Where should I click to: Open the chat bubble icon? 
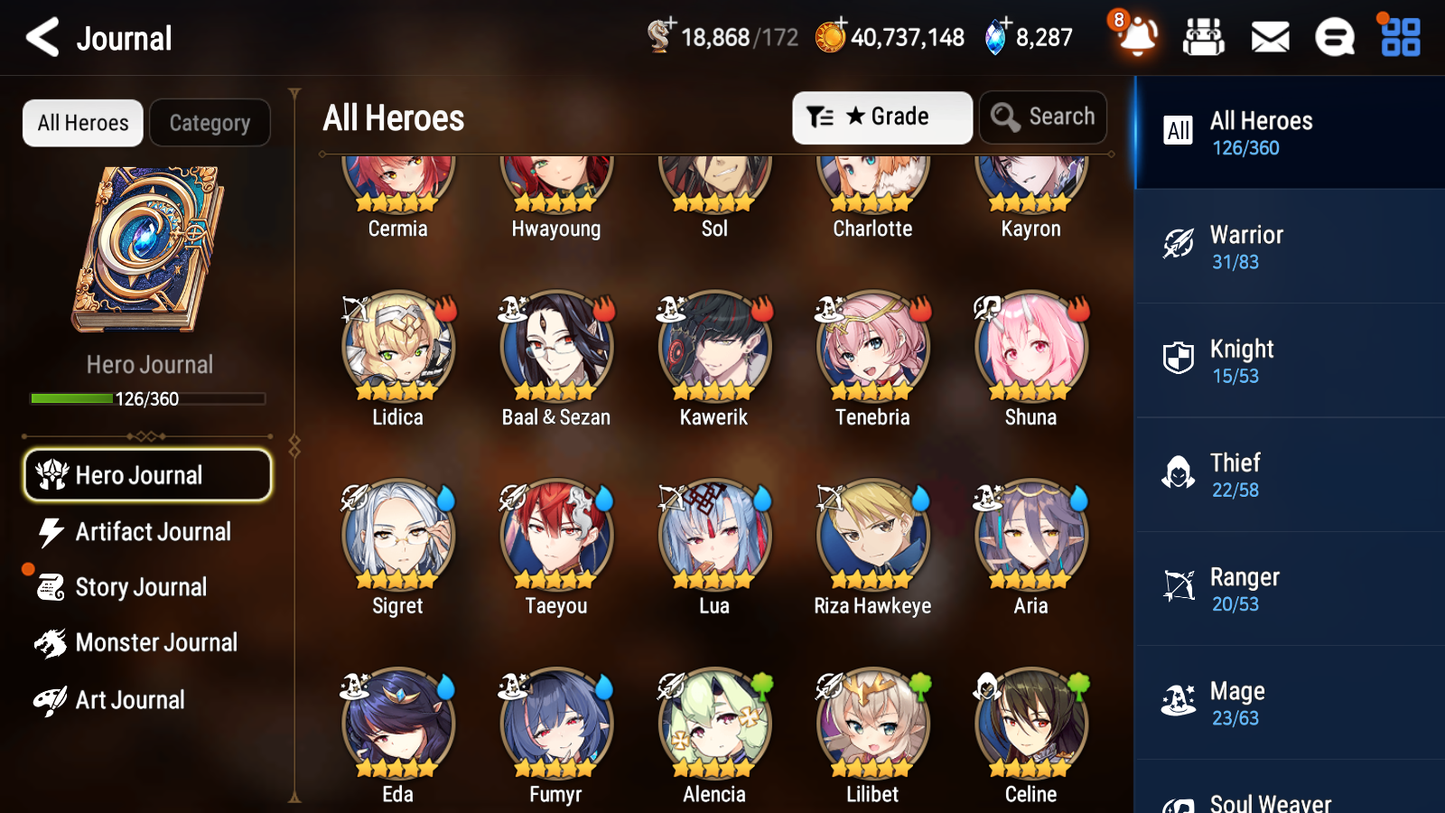point(1334,38)
